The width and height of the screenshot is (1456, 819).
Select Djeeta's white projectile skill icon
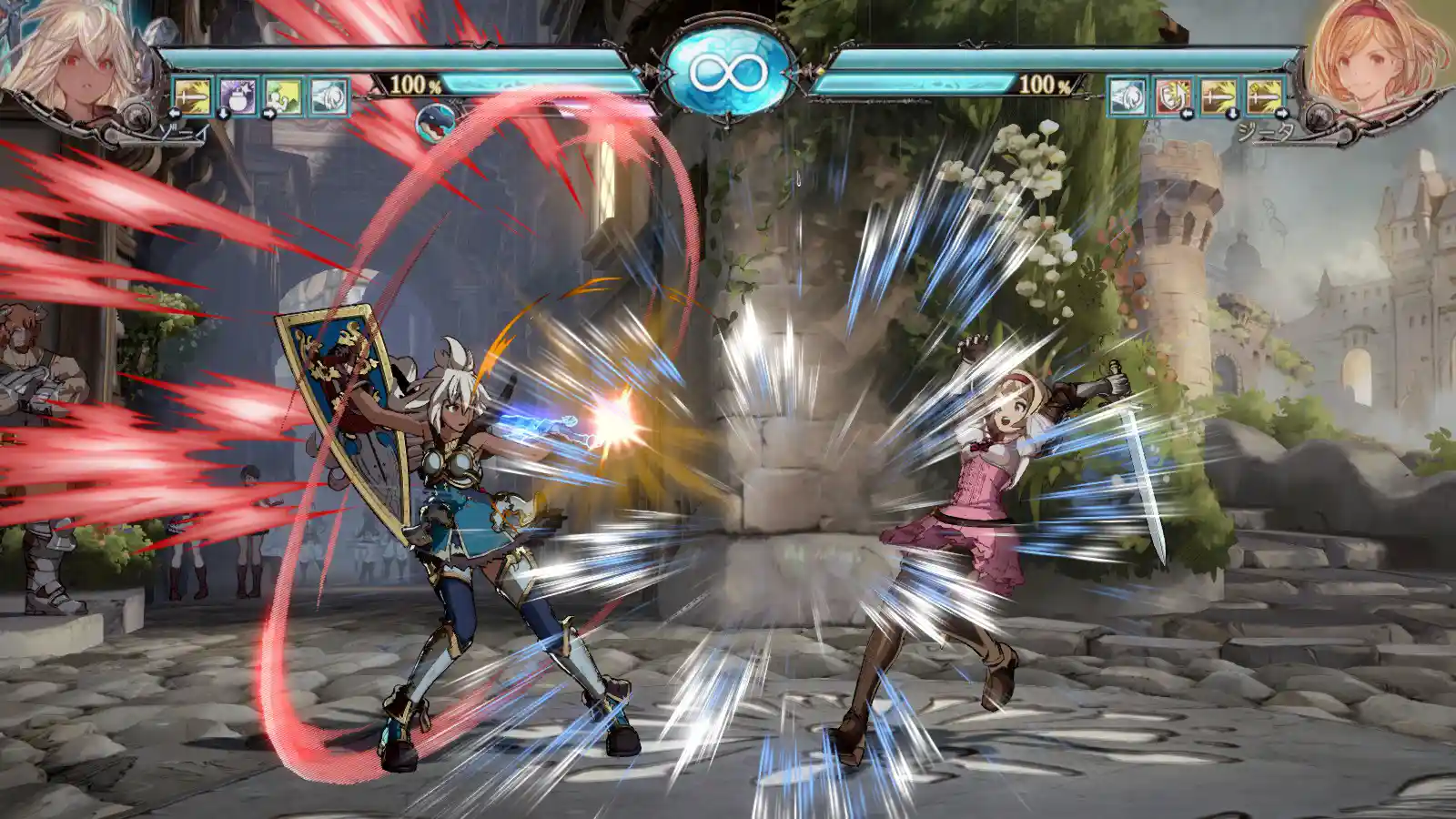click(1127, 96)
